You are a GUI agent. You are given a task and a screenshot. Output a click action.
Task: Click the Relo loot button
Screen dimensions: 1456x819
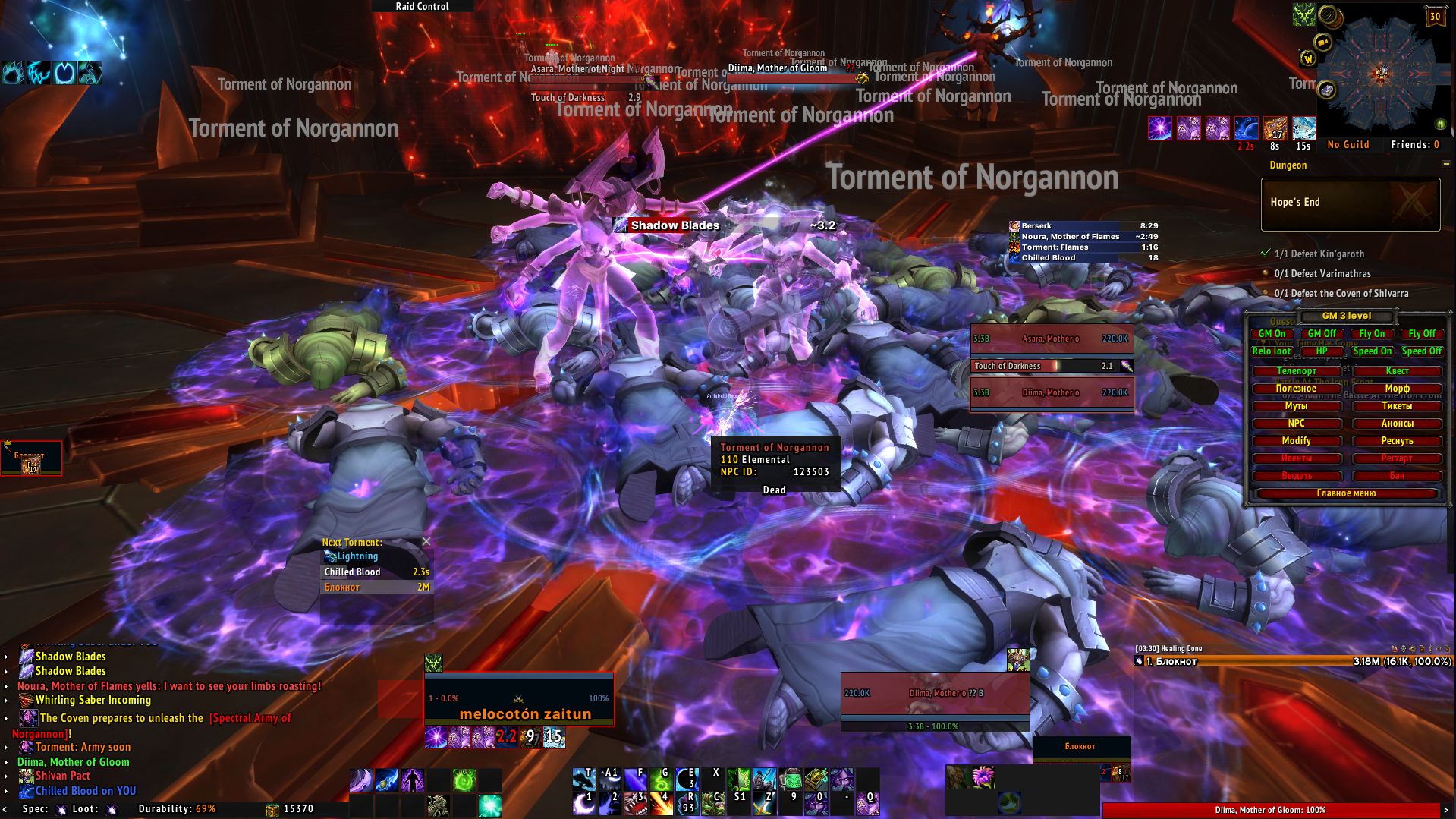1272,351
